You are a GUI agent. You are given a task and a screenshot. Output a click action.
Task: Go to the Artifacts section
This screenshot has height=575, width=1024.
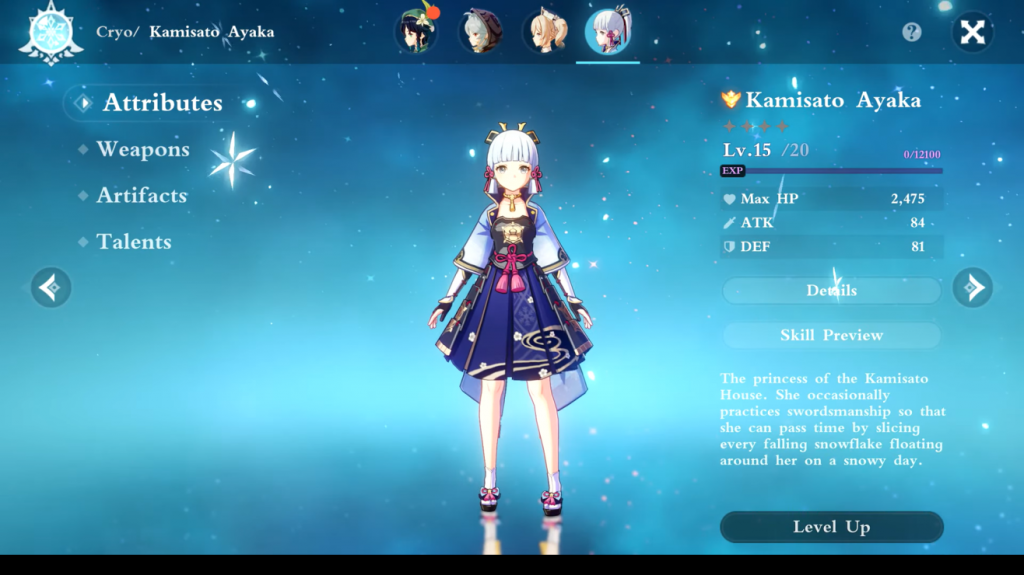coord(141,196)
